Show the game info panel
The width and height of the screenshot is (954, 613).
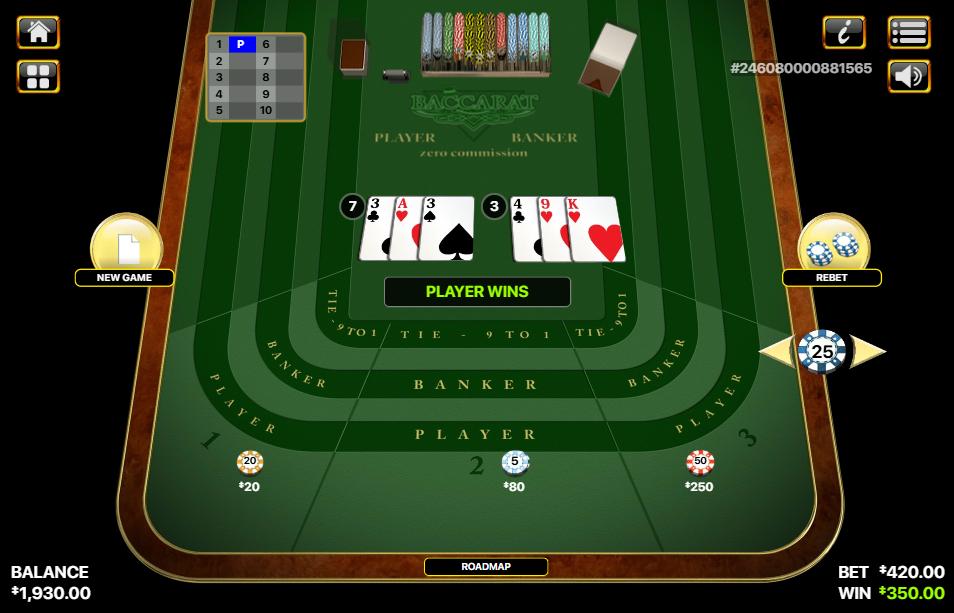click(x=843, y=32)
